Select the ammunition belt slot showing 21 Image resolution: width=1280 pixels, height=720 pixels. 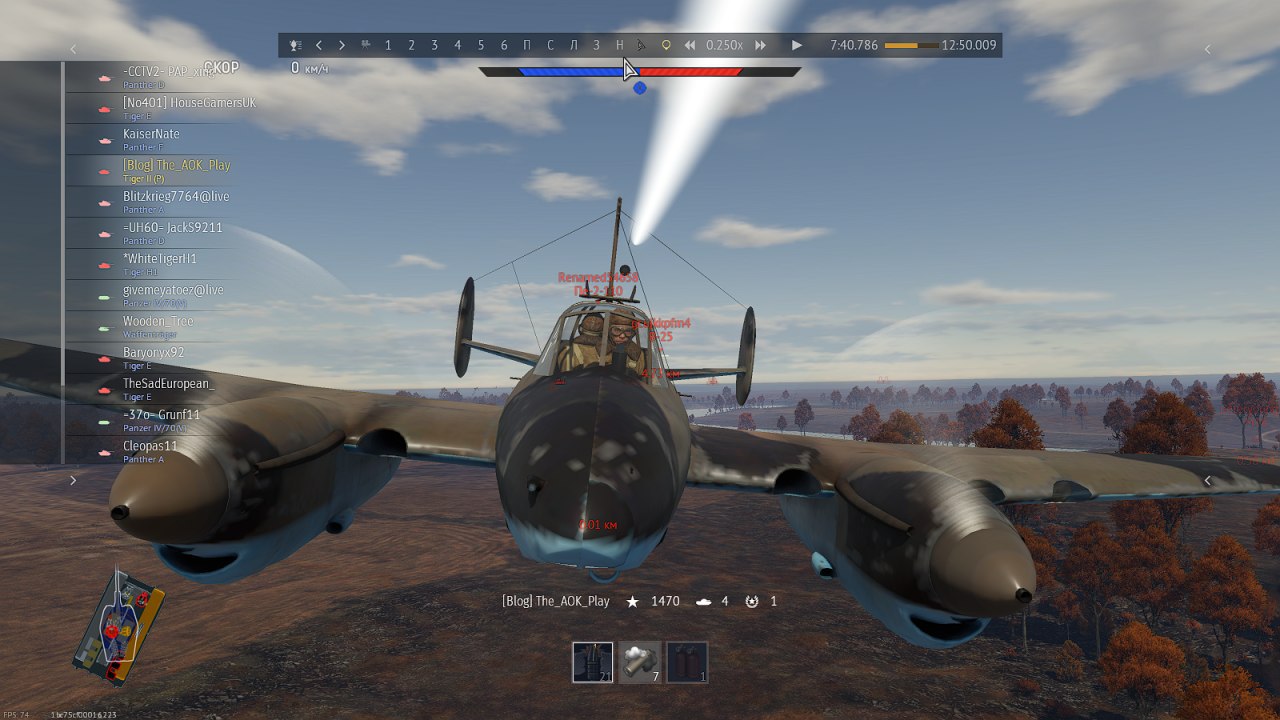click(x=593, y=662)
